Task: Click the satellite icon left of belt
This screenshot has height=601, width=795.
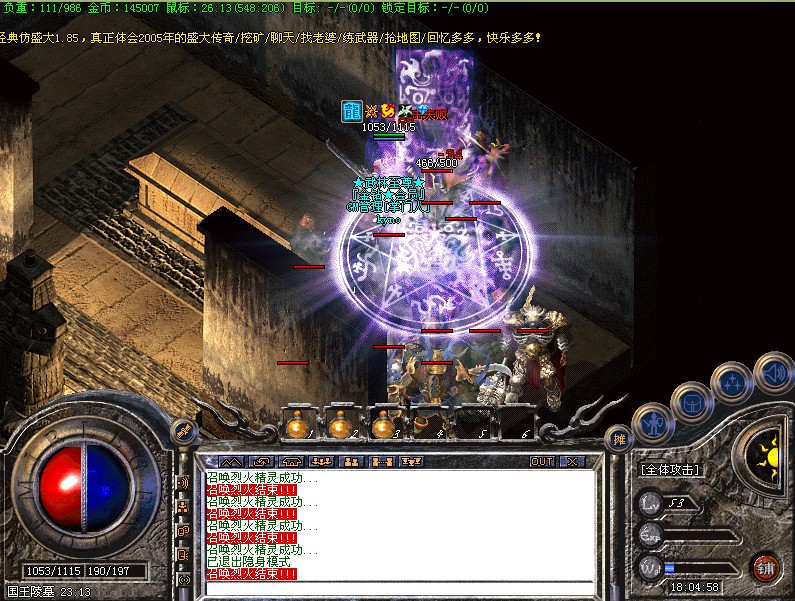Action: [183, 431]
